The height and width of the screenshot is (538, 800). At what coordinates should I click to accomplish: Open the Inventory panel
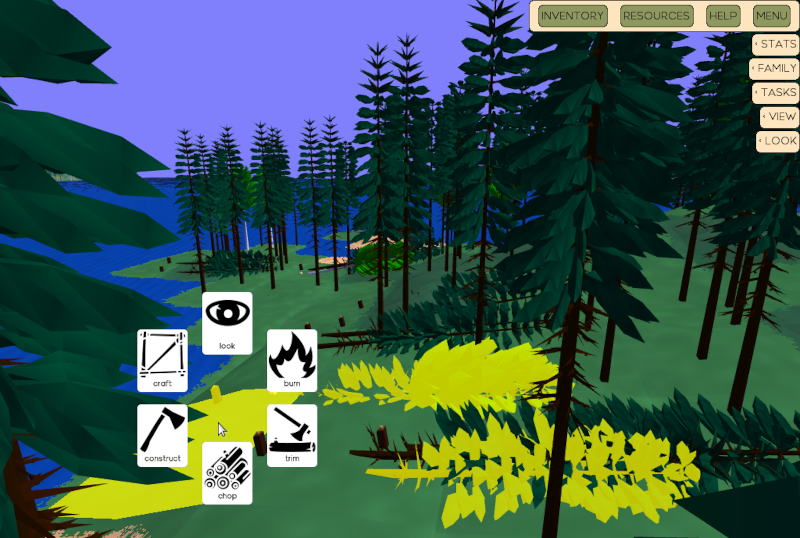coord(573,16)
